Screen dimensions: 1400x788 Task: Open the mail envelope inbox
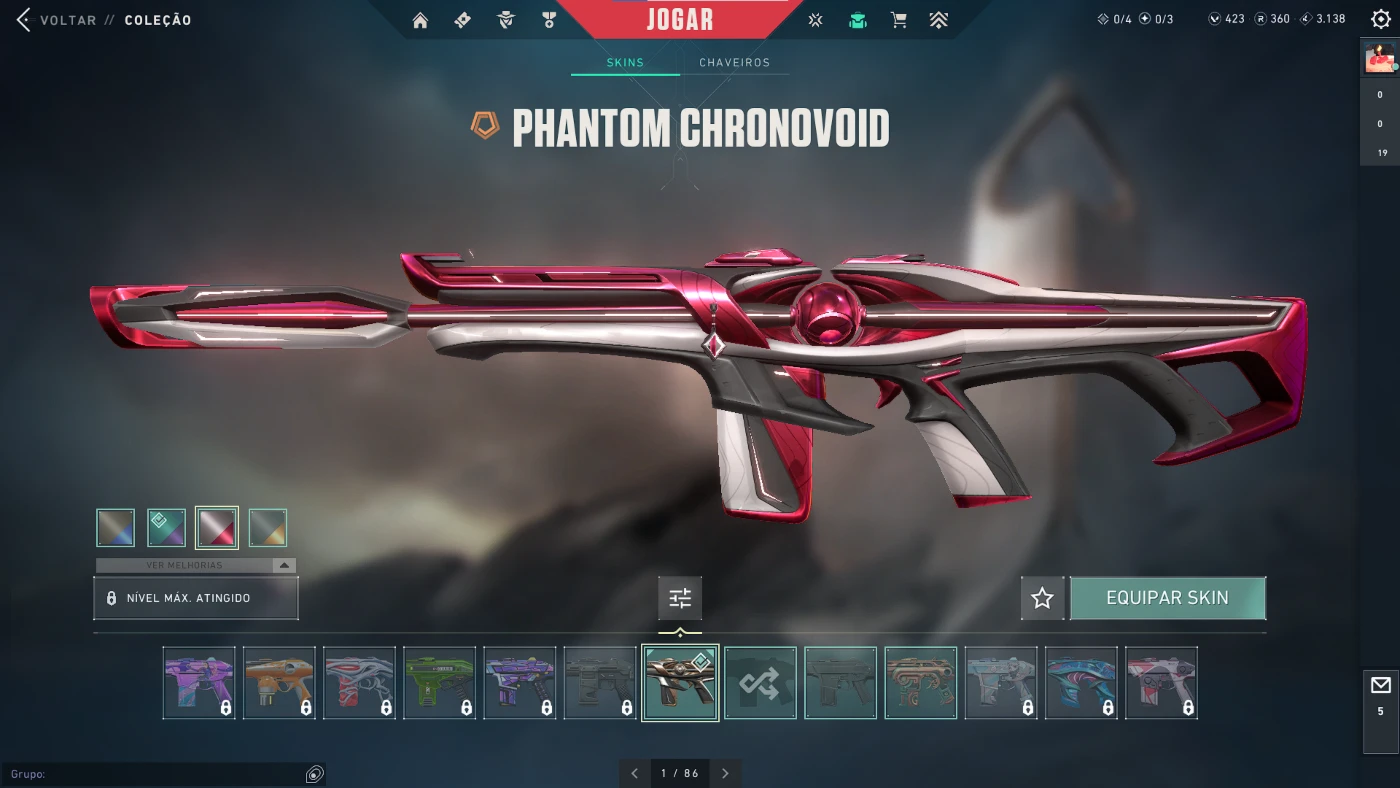click(x=1380, y=685)
